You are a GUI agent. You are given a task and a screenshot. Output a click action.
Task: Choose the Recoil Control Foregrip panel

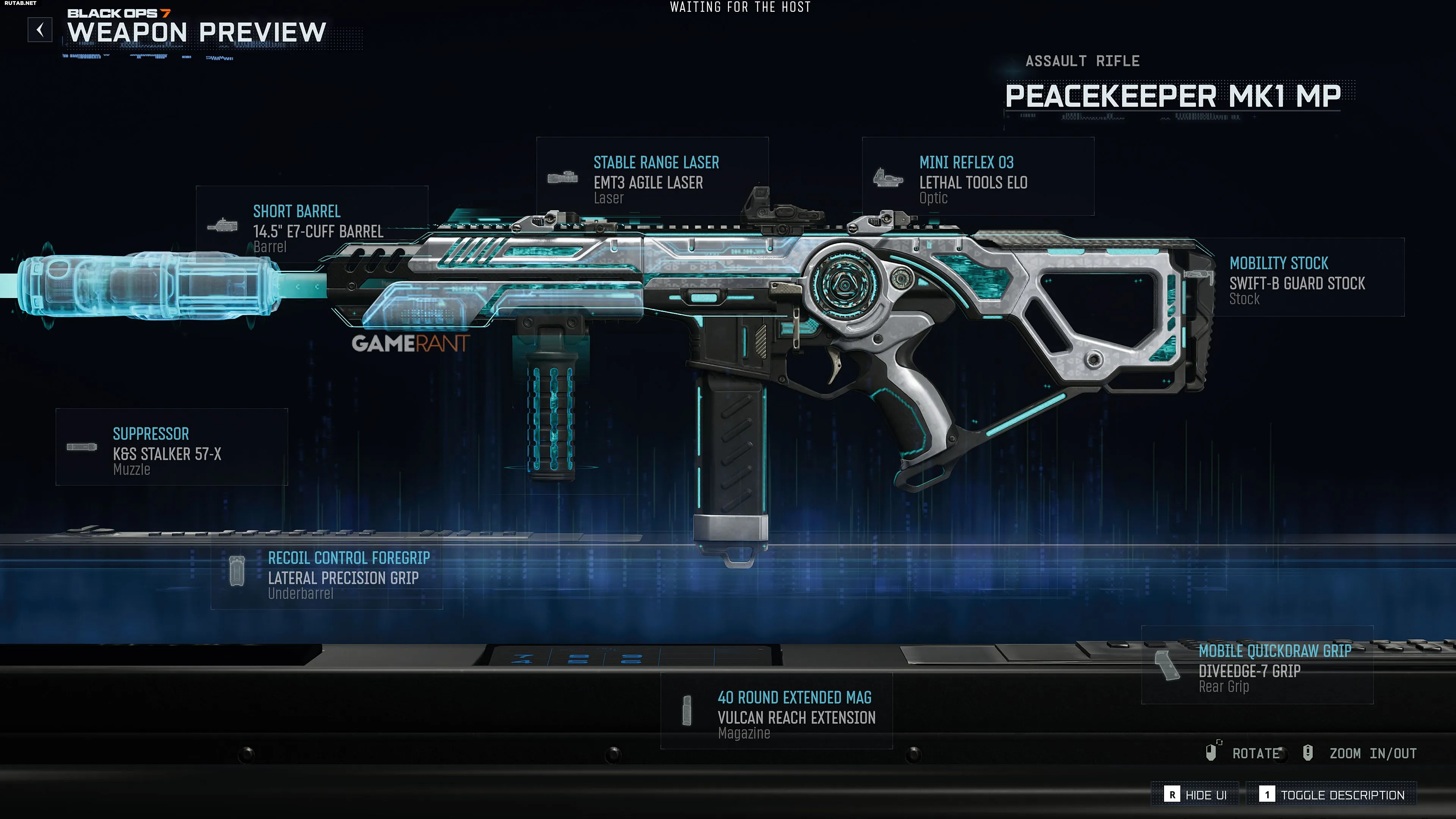[x=327, y=571]
